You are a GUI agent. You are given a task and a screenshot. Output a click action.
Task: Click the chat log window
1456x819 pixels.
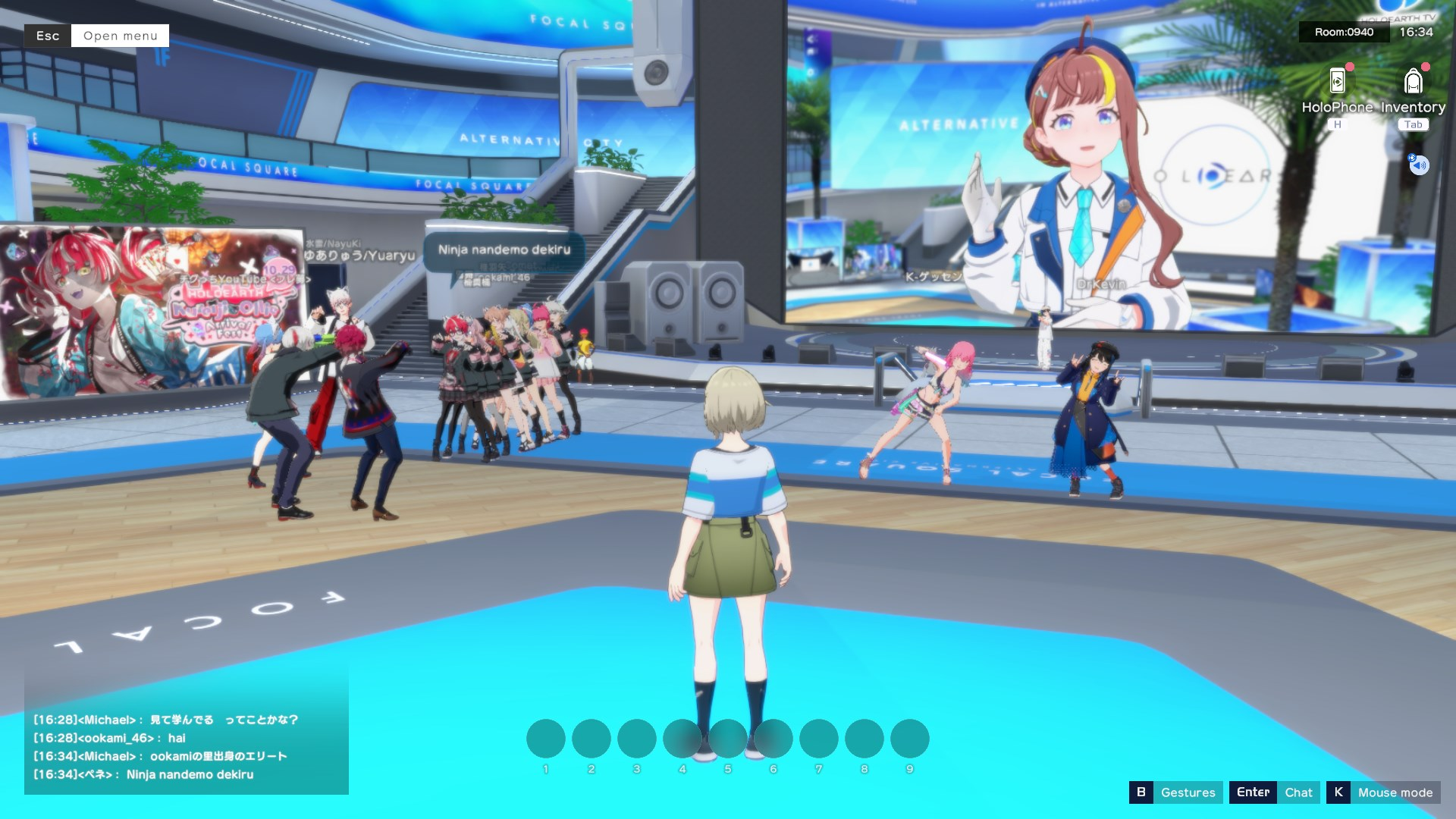coord(186,746)
